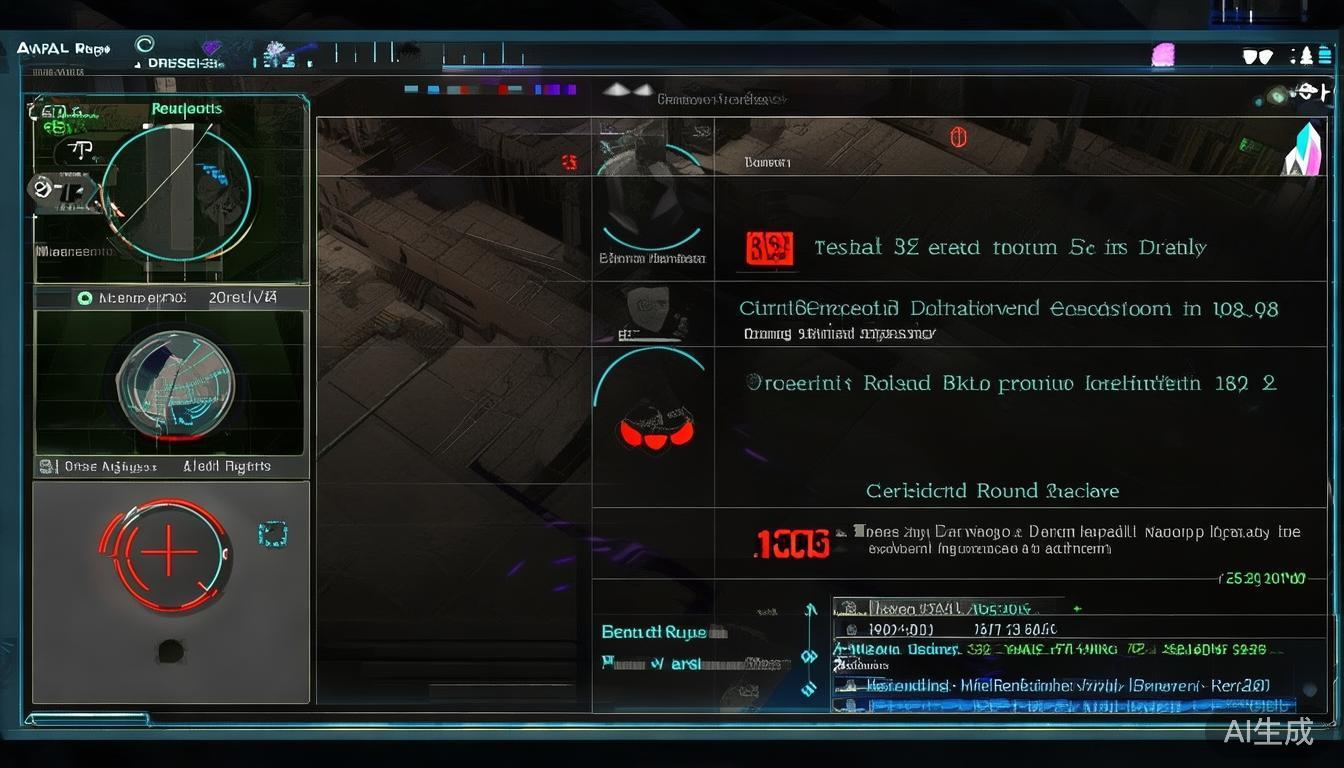1344x768 pixels.
Task: Select the round globe map display
Action: point(168,385)
